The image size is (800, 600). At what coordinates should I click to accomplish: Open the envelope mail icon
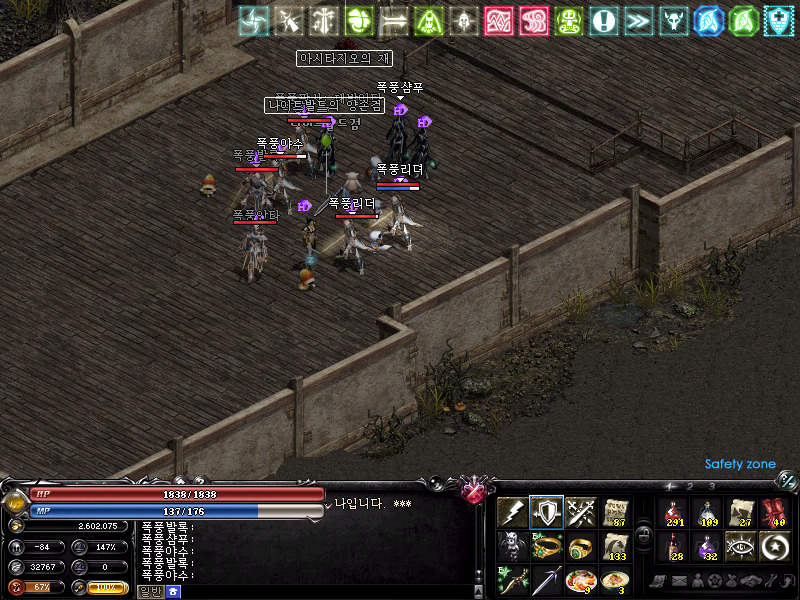[x=678, y=581]
